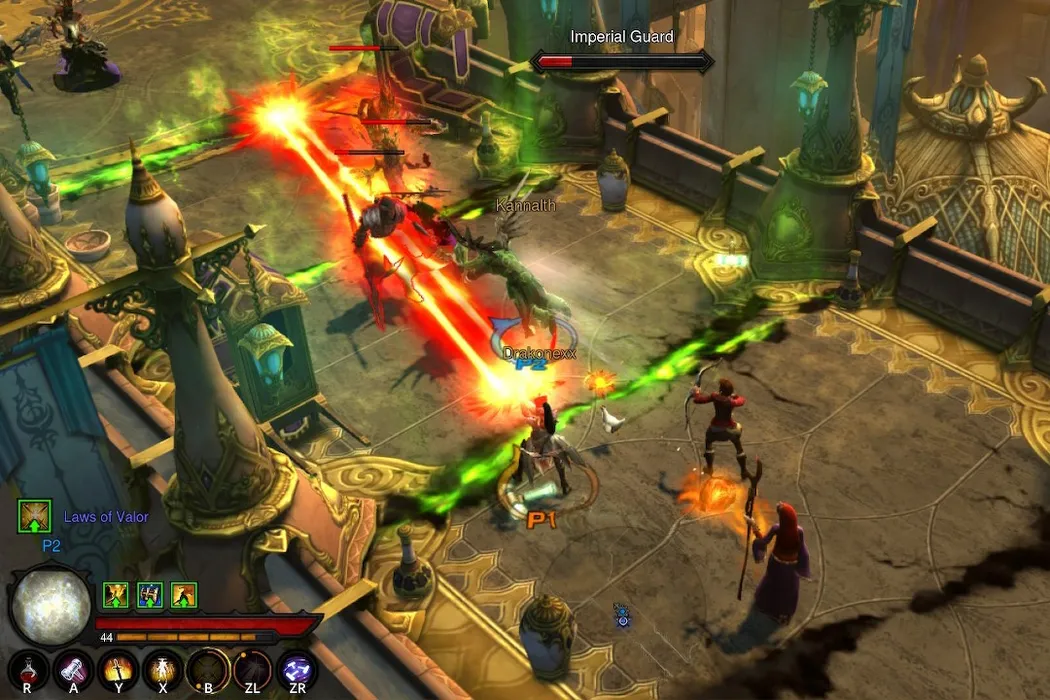1050x700 pixels.
Task: Inspect the sword-strike buff above the health bar
Action: 116,596
